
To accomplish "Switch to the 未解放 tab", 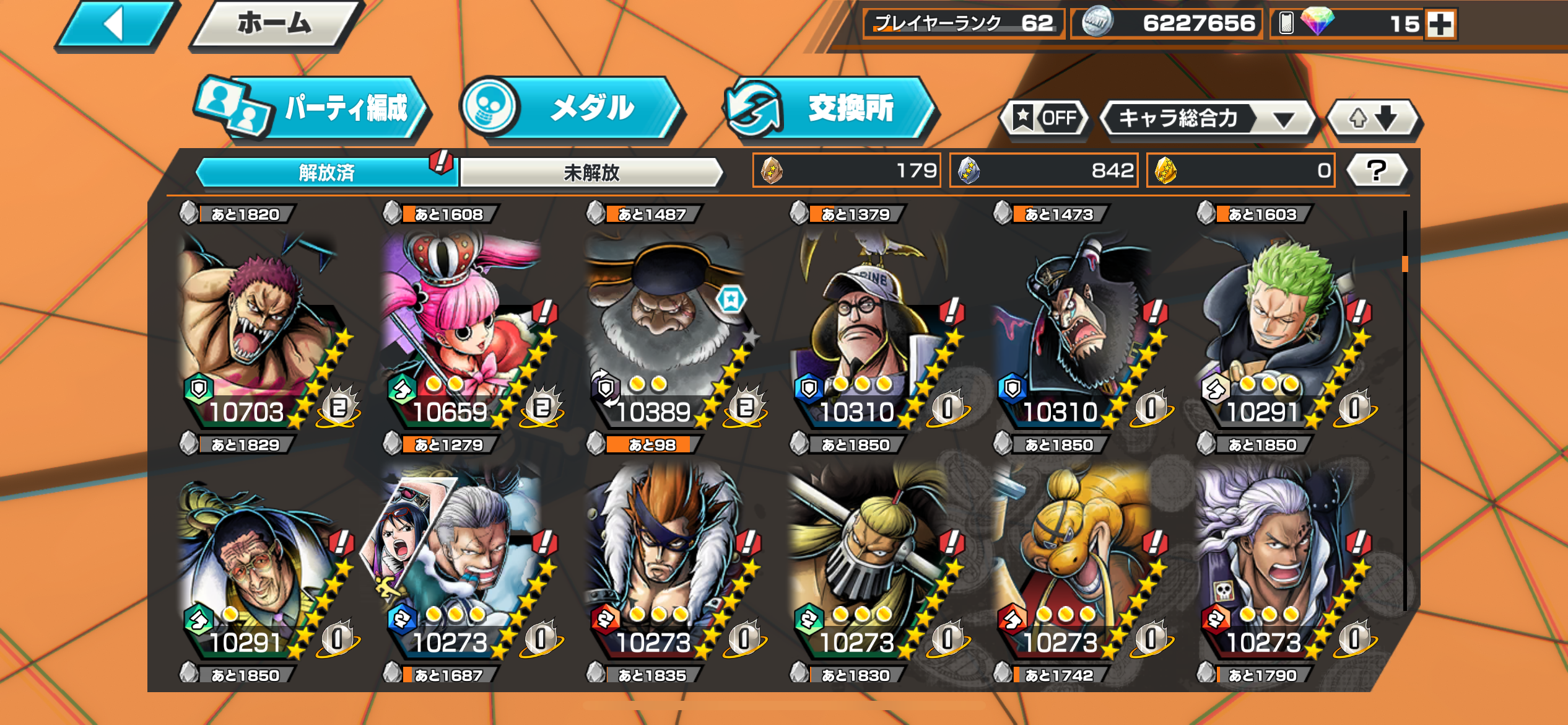I will (x=591, y=172).
